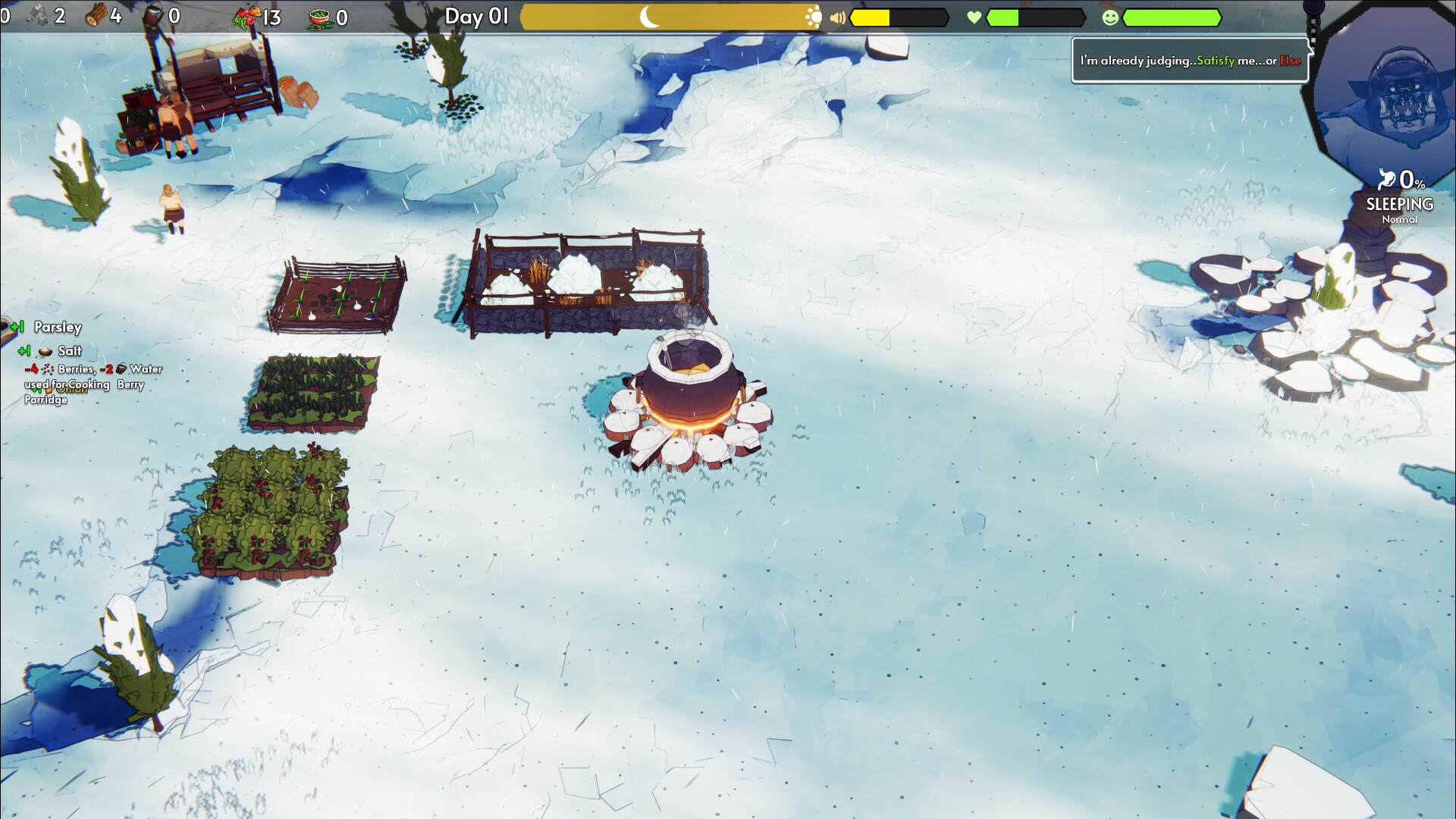Select the heart icon beside the health bar
The width and height of the screenshot is (1456, 819).
(x=973, y=17)
